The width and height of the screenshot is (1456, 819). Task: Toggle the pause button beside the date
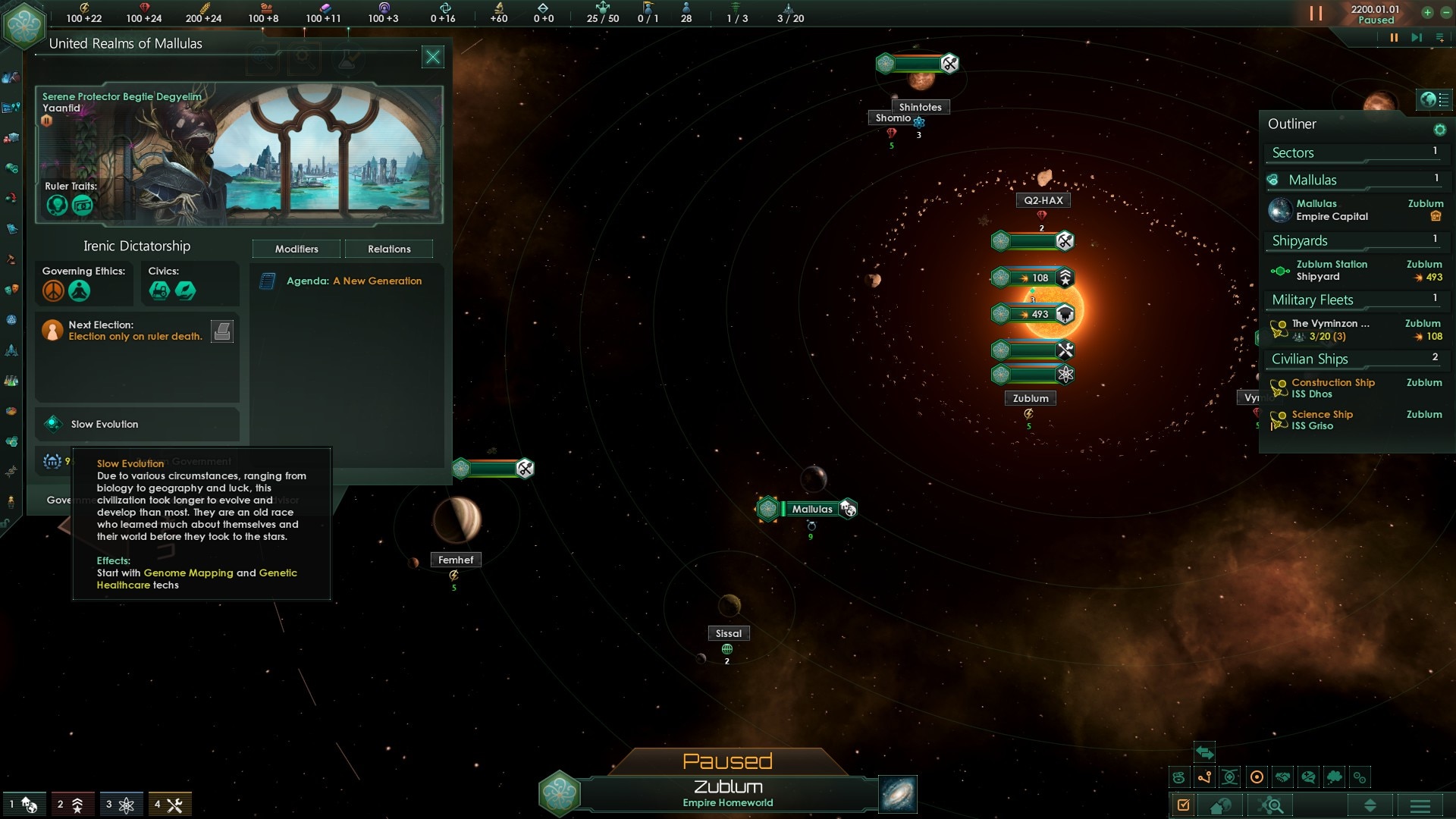click(x=1316, y=14)
